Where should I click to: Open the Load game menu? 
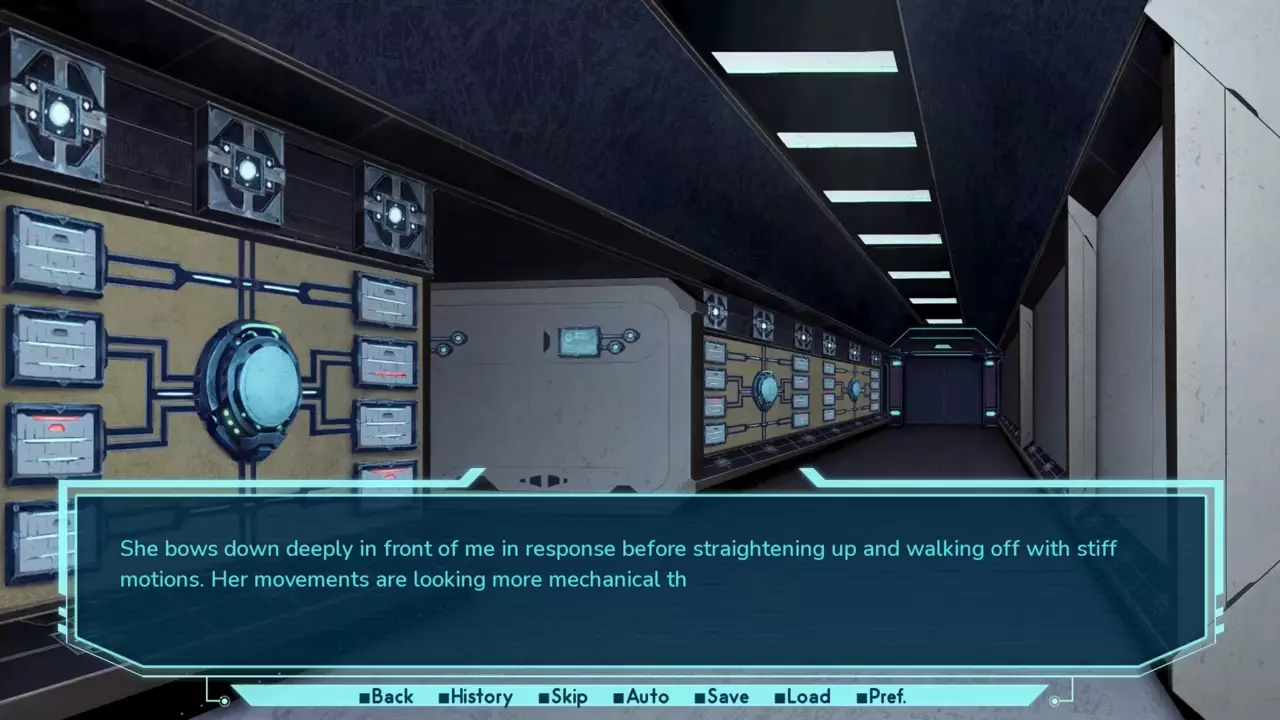(802, 697)
